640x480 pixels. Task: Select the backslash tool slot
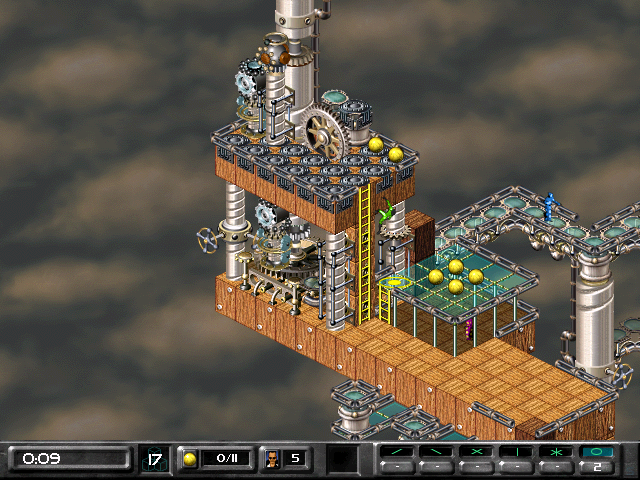pyautogui.click(x=436, y=453)
